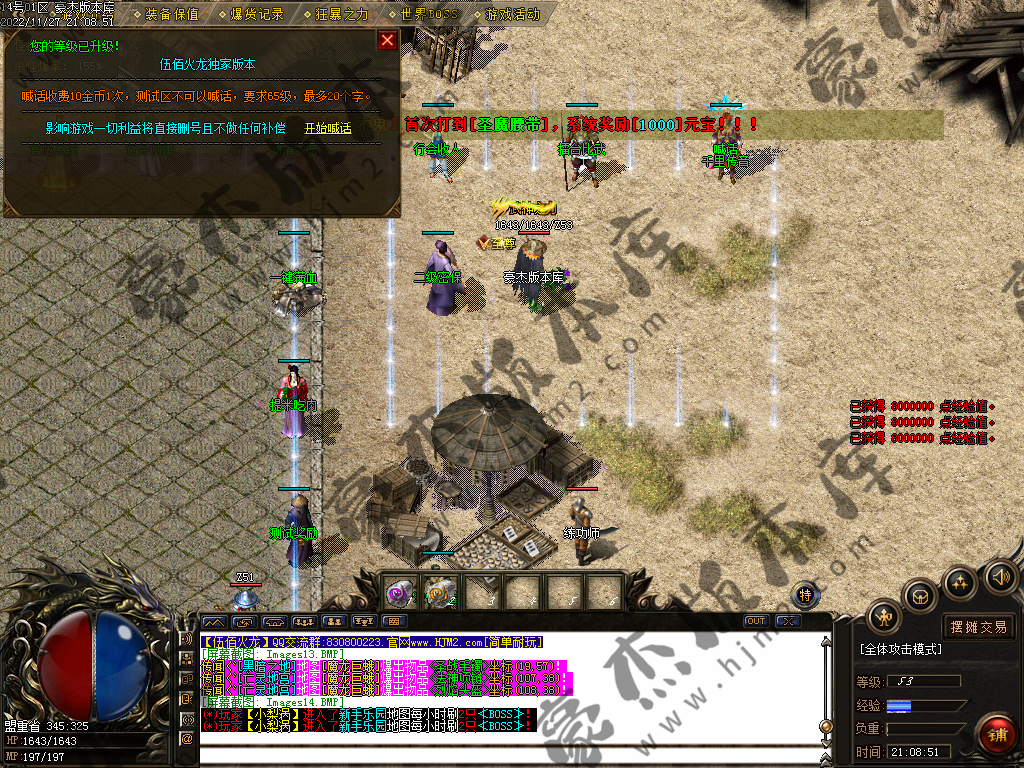Click the OUT button above chat

point(757,621)
